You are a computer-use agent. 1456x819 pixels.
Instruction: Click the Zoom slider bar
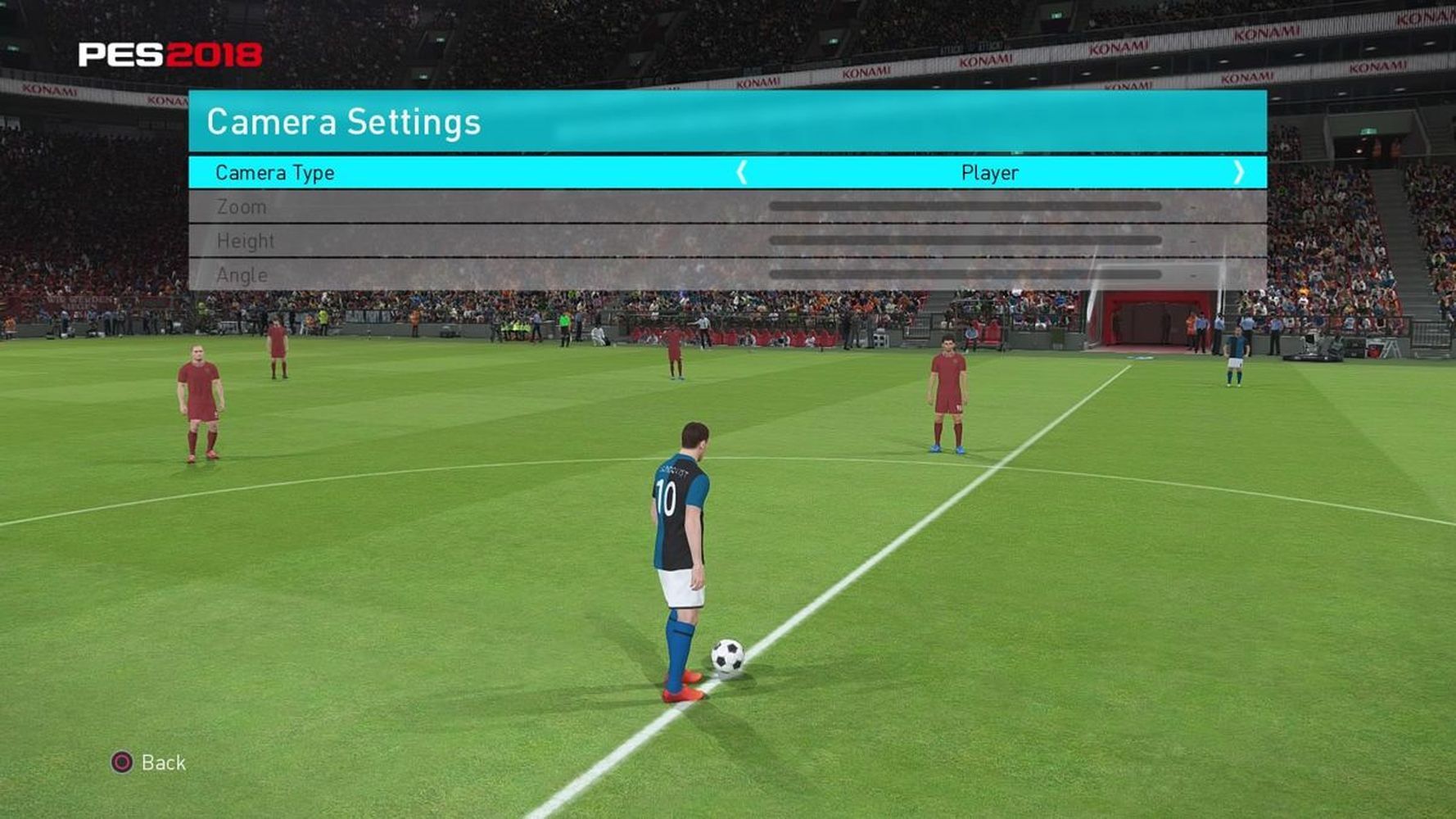point(965,207)
